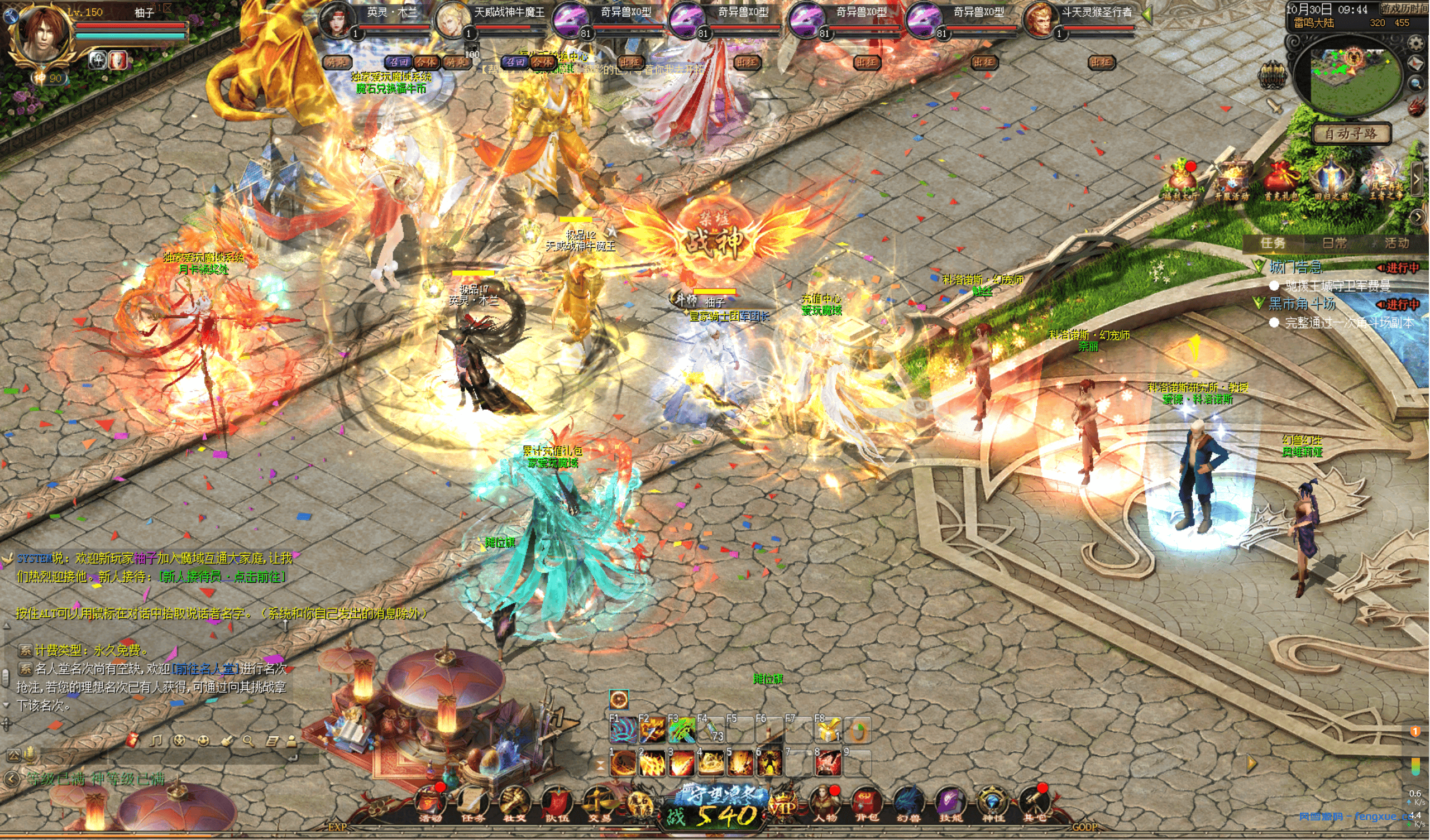The image size is (1430, 840).
Task: Open the 首充礼包 first-recharge gift bag
Action: click(x=1281, y=180)
